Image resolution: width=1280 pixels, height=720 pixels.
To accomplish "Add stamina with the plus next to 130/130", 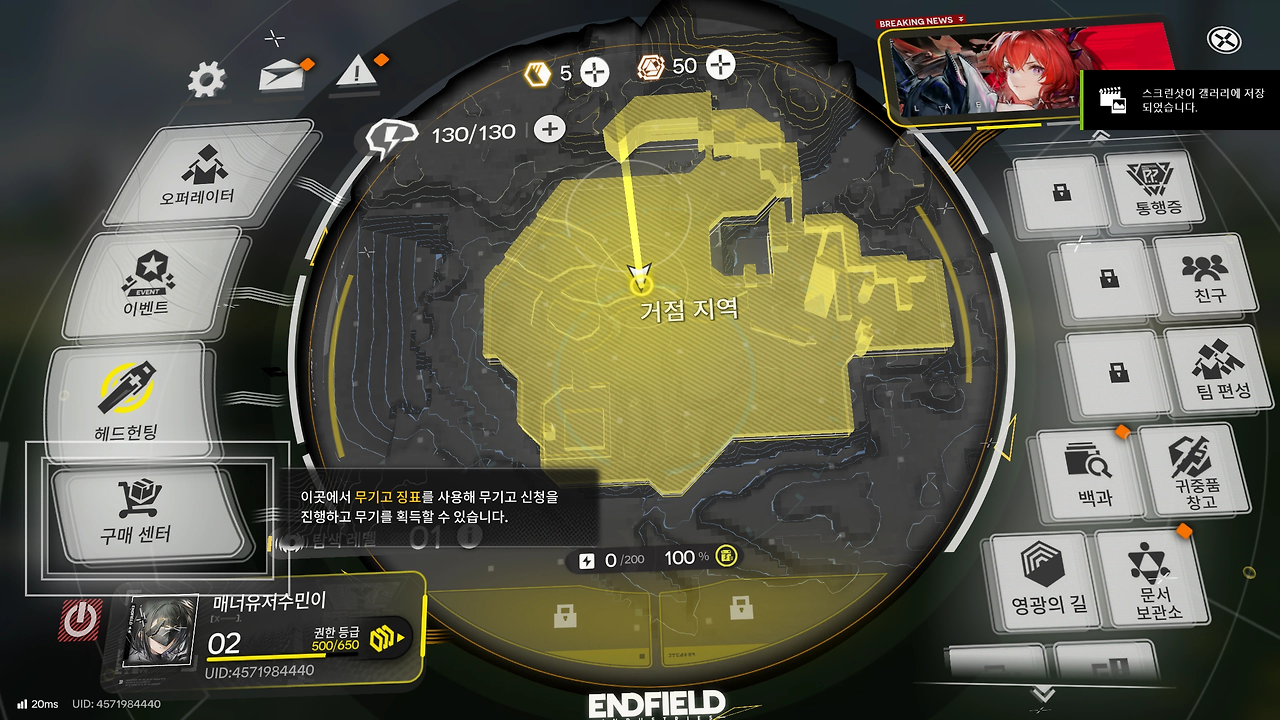I will (549, 129).
